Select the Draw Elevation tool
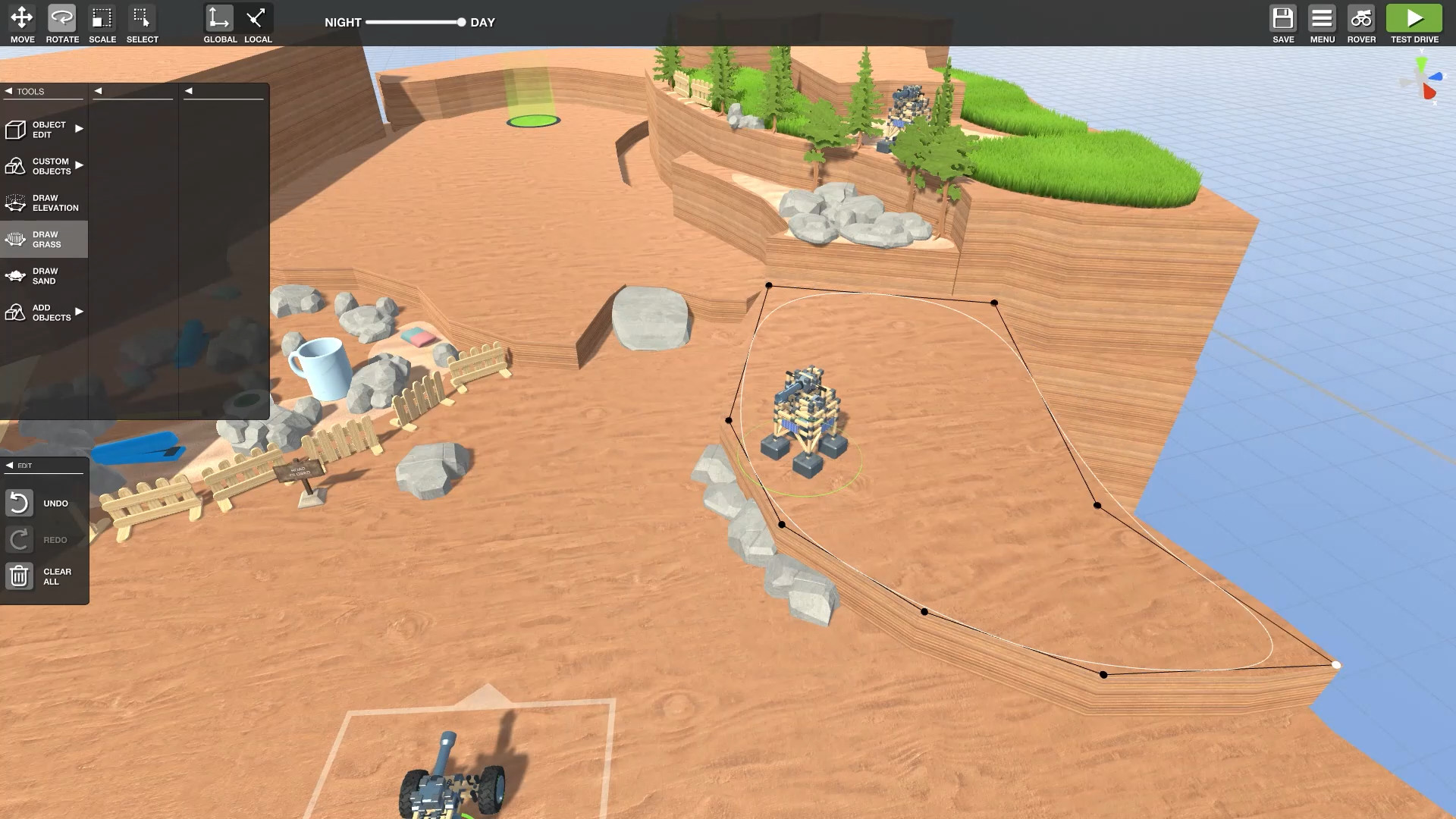Screen dimensions: 1456x819 (43, 202)
